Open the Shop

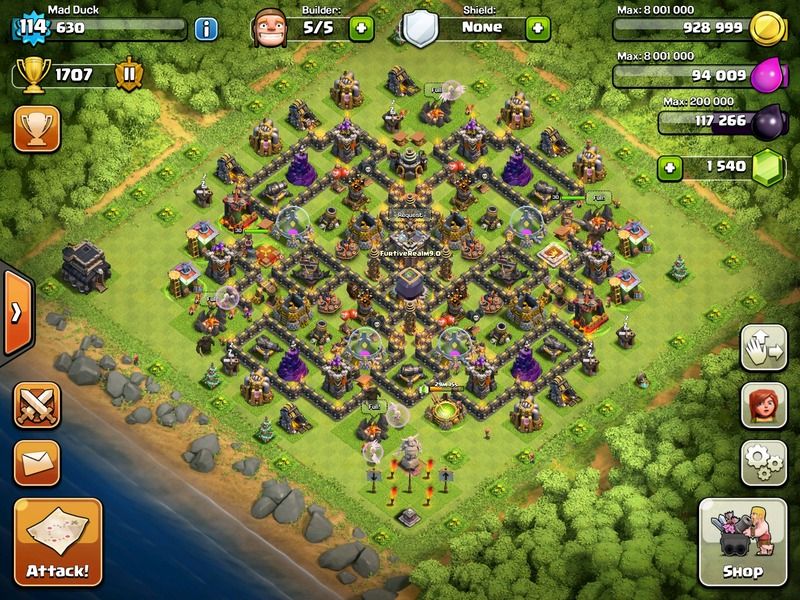tap(742, 542)
